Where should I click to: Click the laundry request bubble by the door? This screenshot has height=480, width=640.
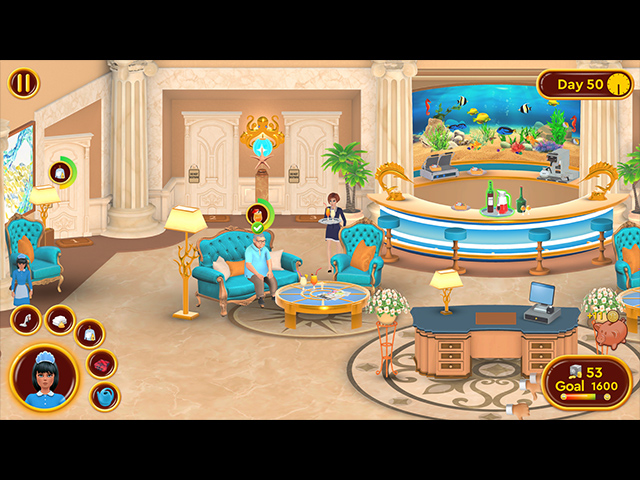pos(60,172)
